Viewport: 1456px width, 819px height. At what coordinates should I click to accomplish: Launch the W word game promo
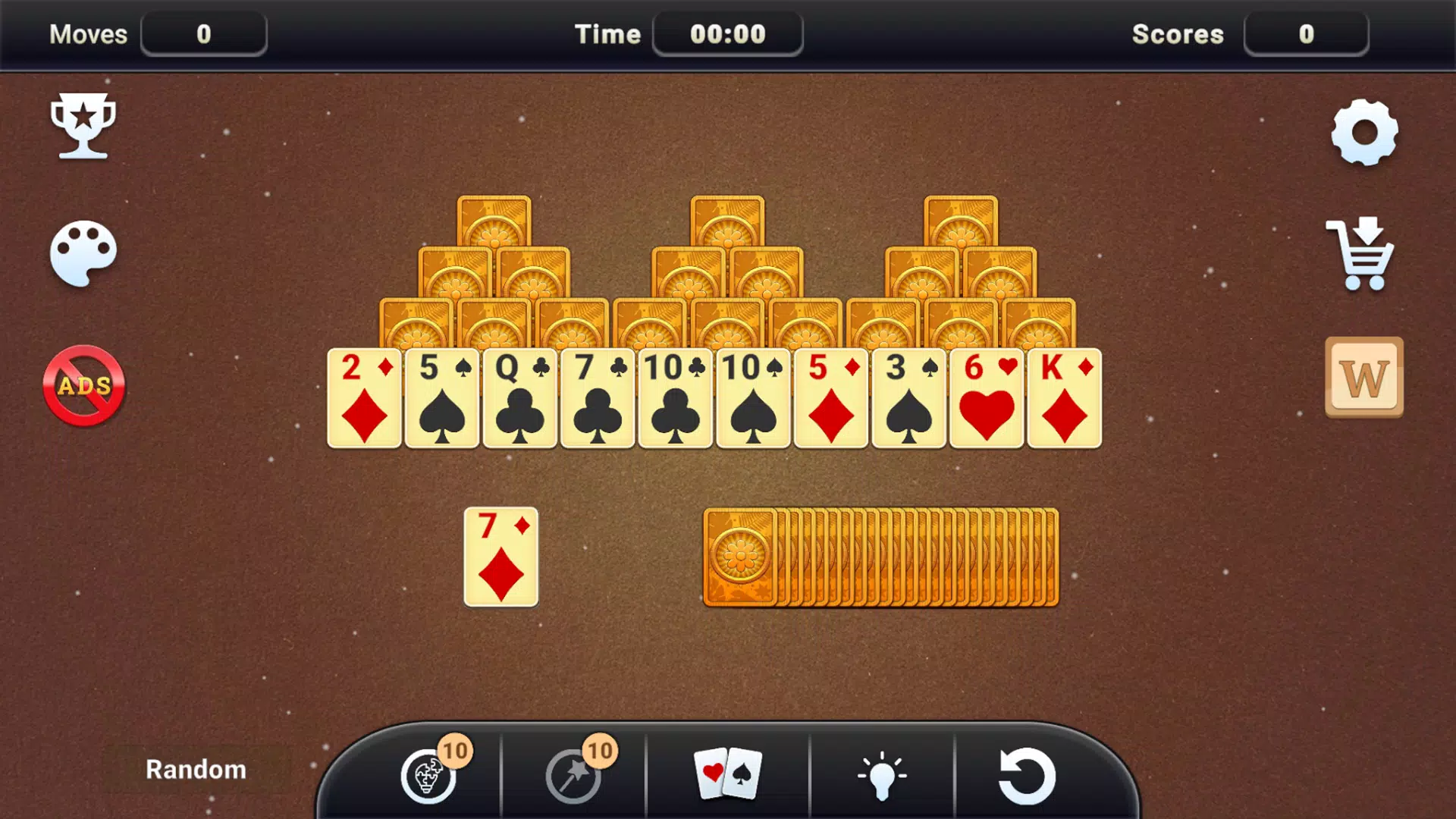pos(1363,377)
